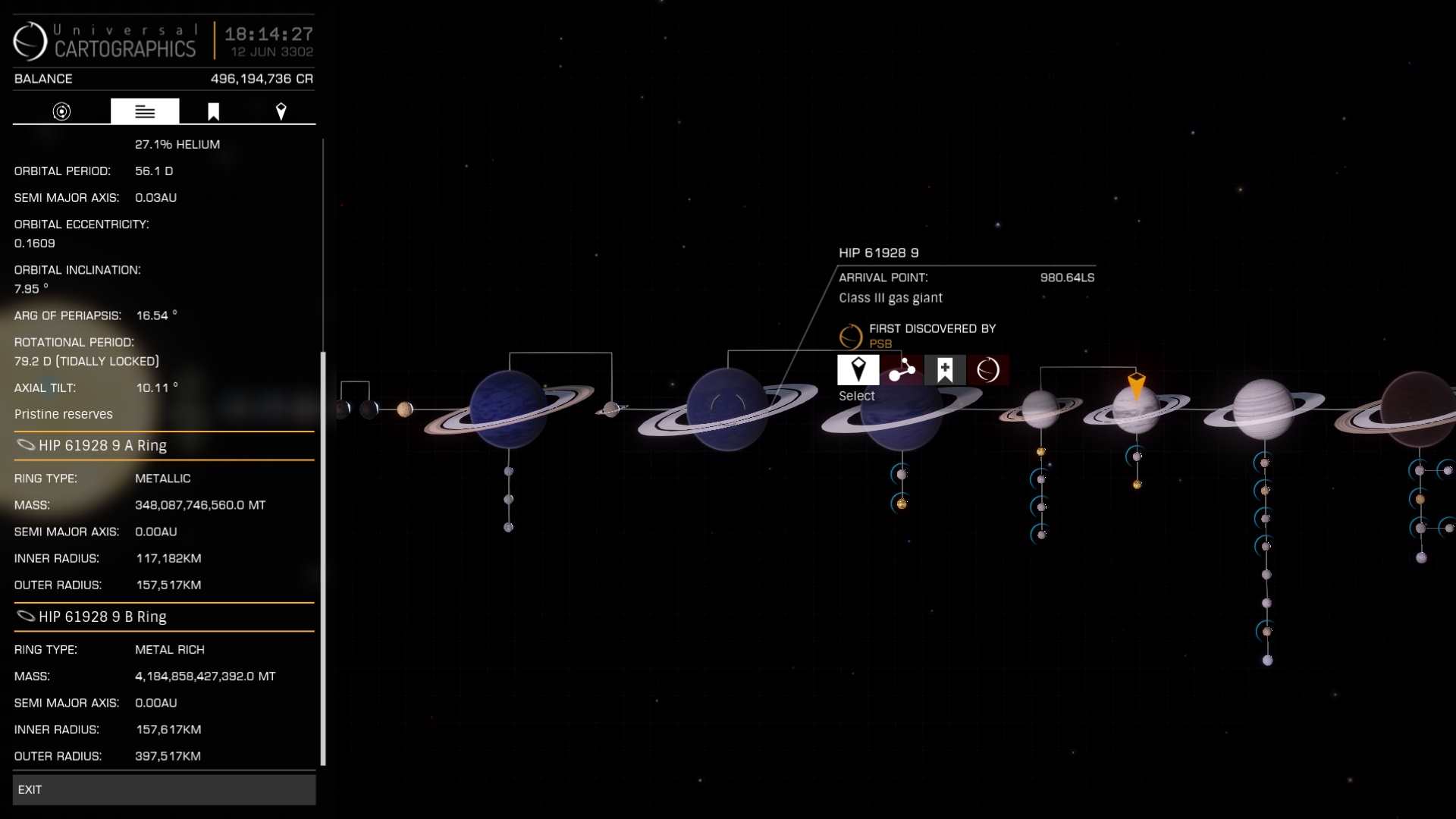The image size is (1456, 819).
Task: Click the route-plot nodes icon in the popup
Action: click(902, 370)
